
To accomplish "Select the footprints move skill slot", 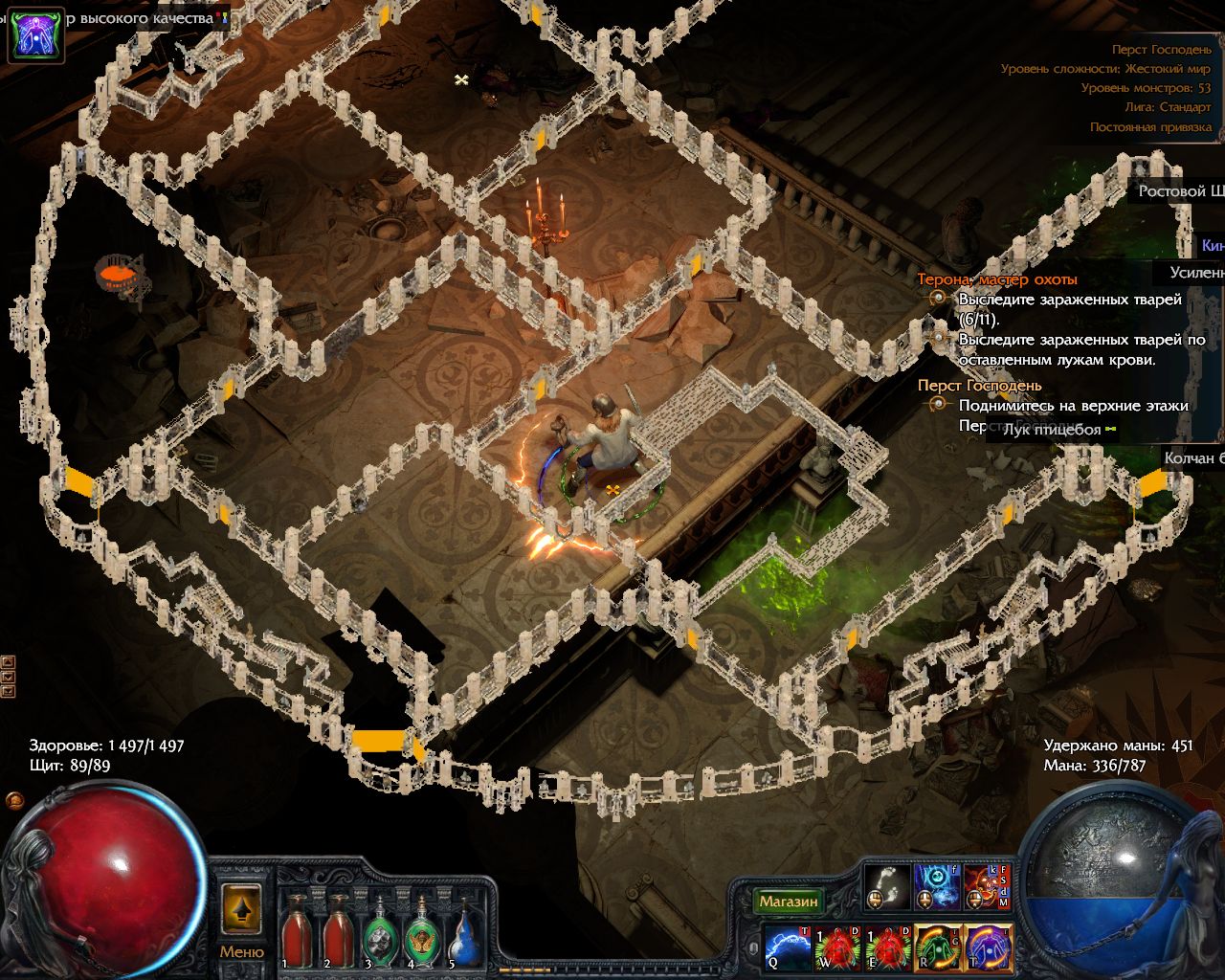I will coord(888,885).
